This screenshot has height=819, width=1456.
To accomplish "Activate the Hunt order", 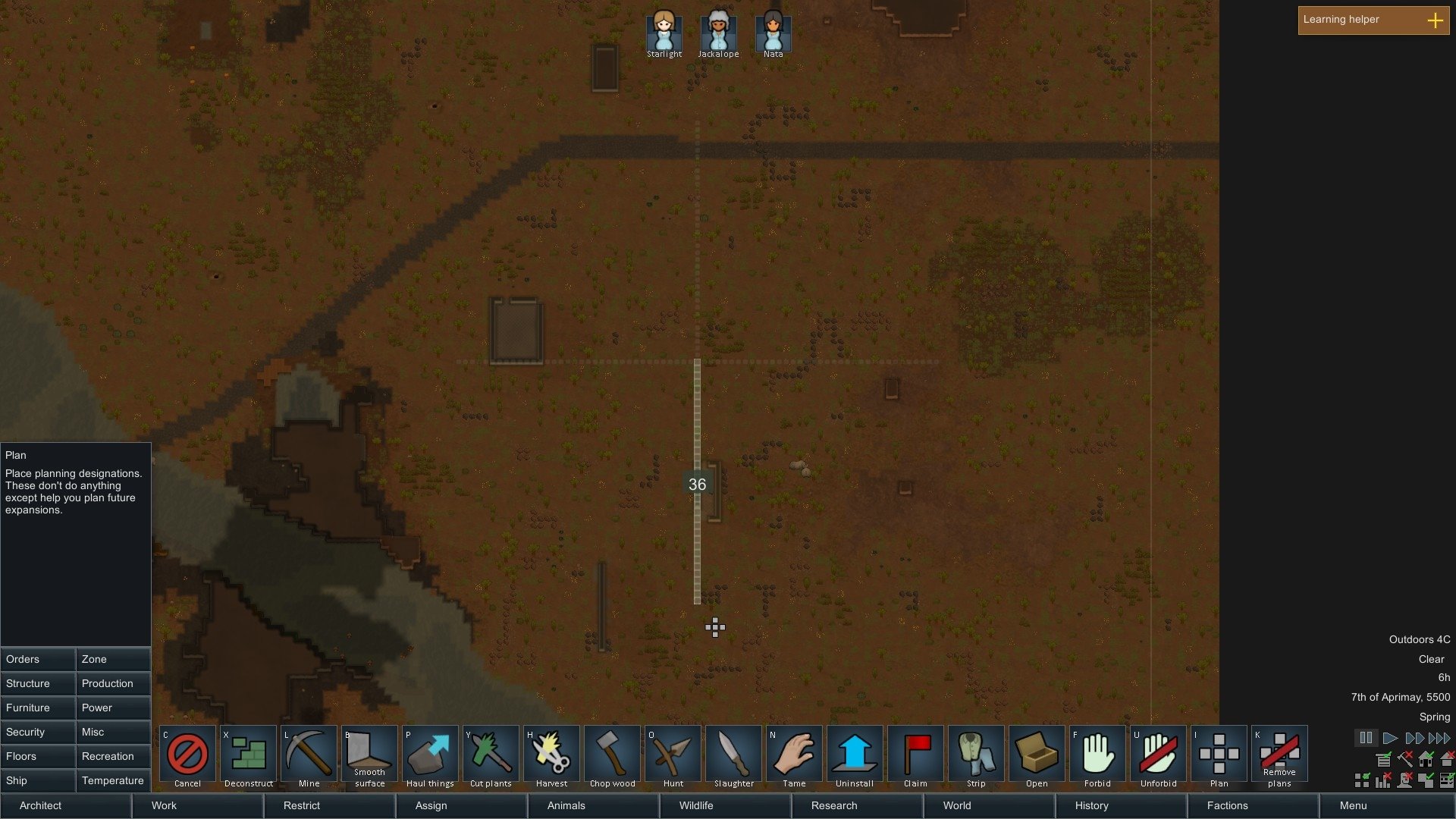I will pos(673,756).
